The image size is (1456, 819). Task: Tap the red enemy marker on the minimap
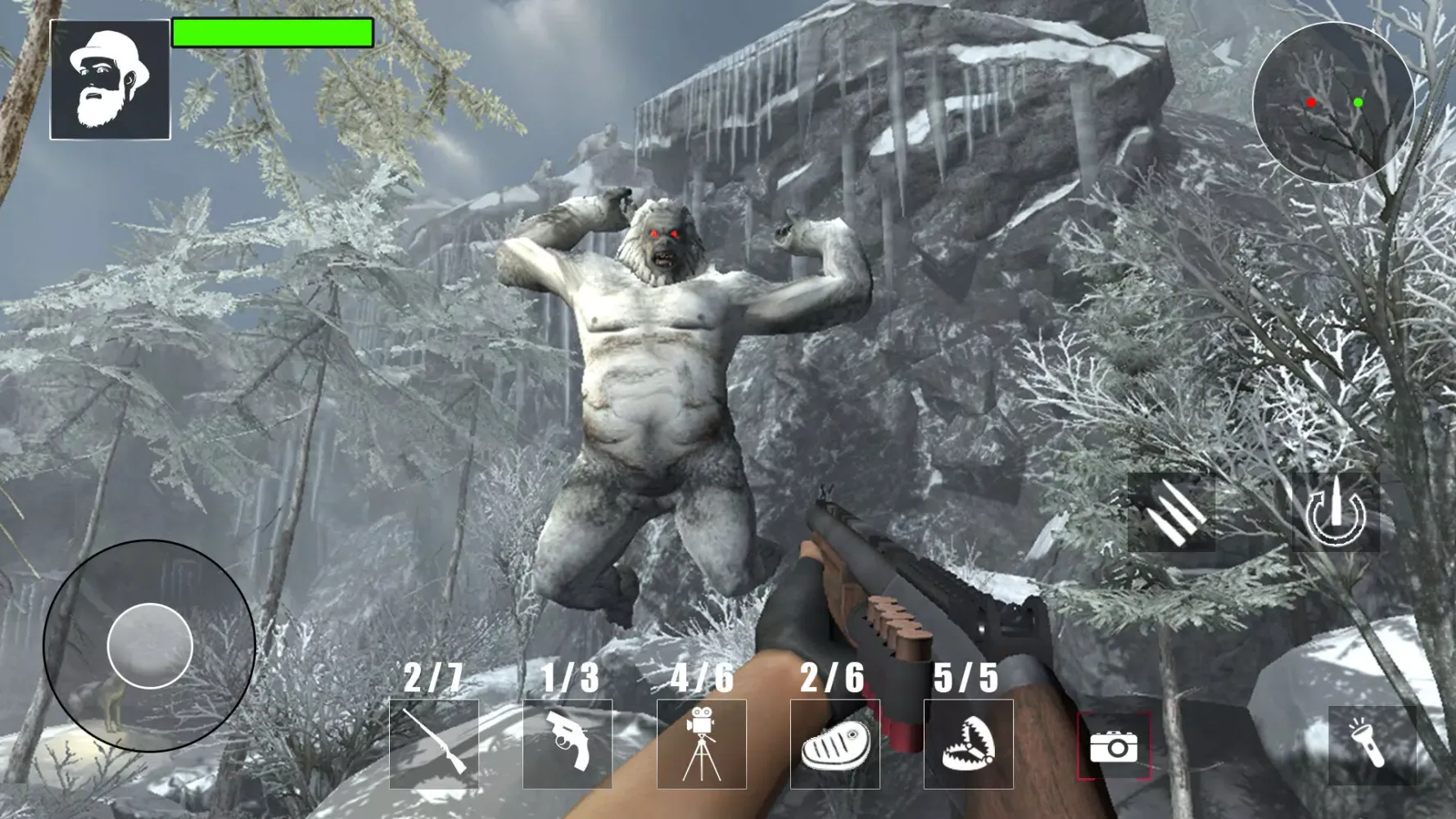point(1311,102)
